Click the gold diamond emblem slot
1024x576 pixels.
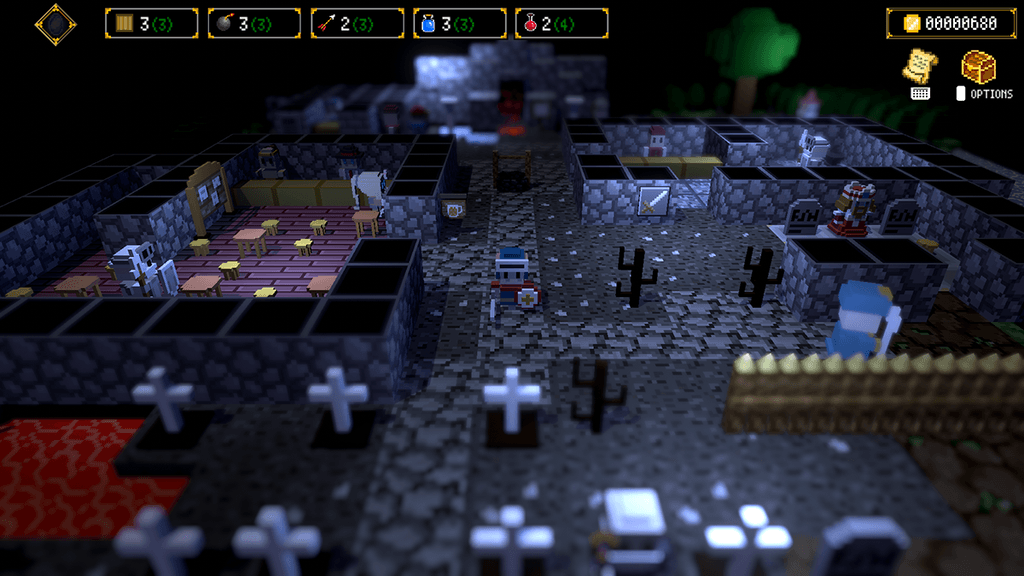point(56,24)
